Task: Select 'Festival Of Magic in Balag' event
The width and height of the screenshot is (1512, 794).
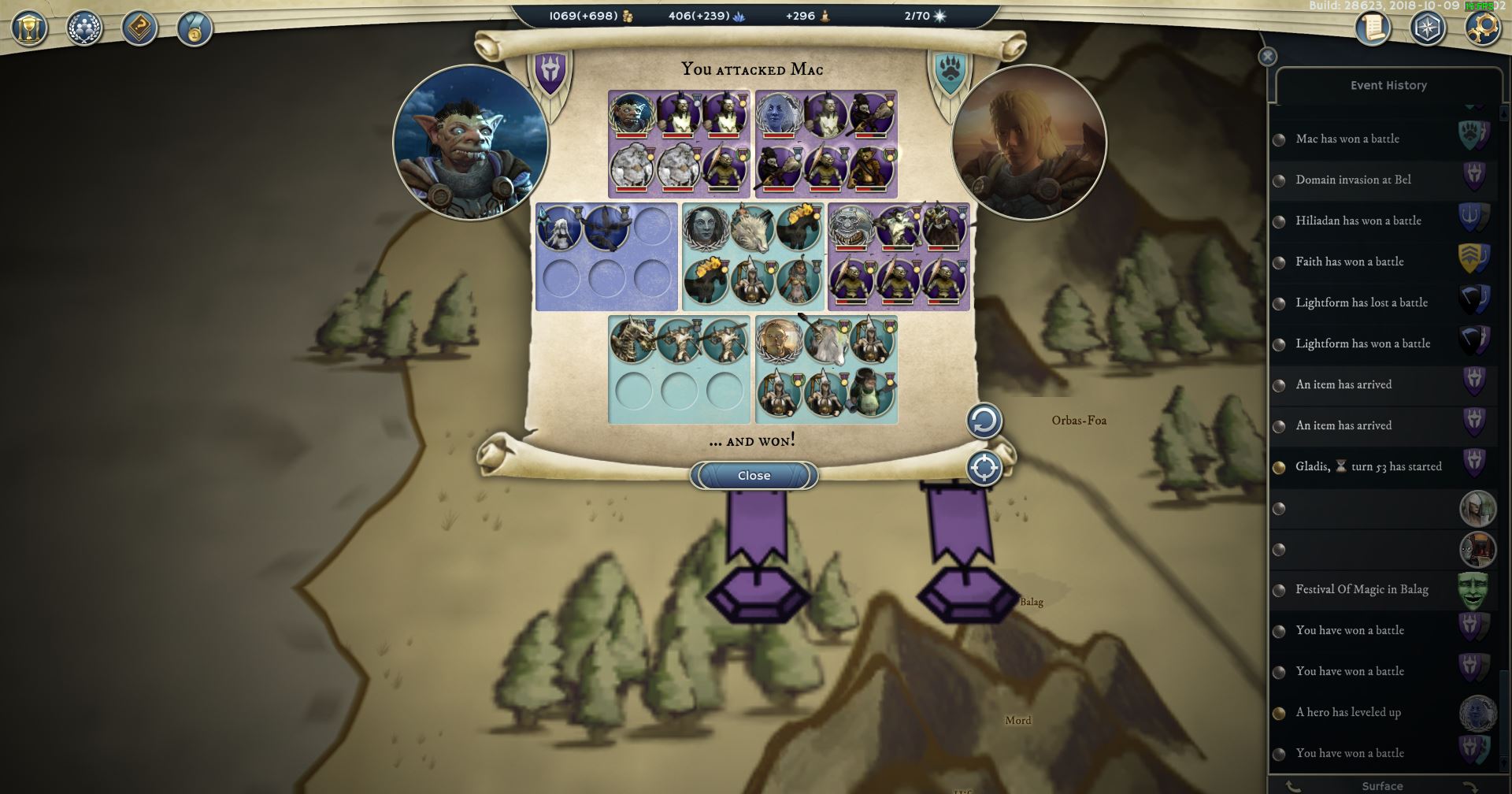Action: [1362, 589]
